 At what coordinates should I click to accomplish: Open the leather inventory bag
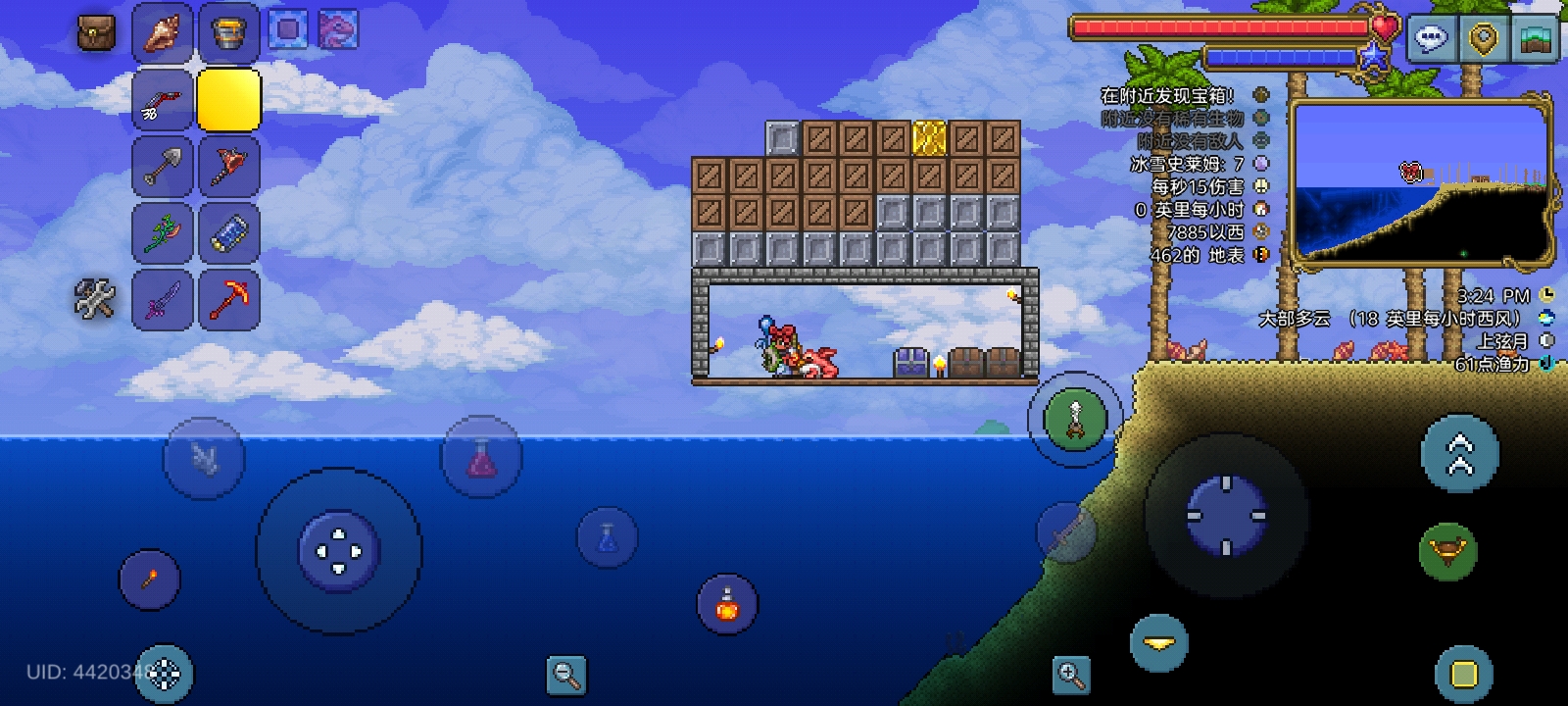pos(96,34)
